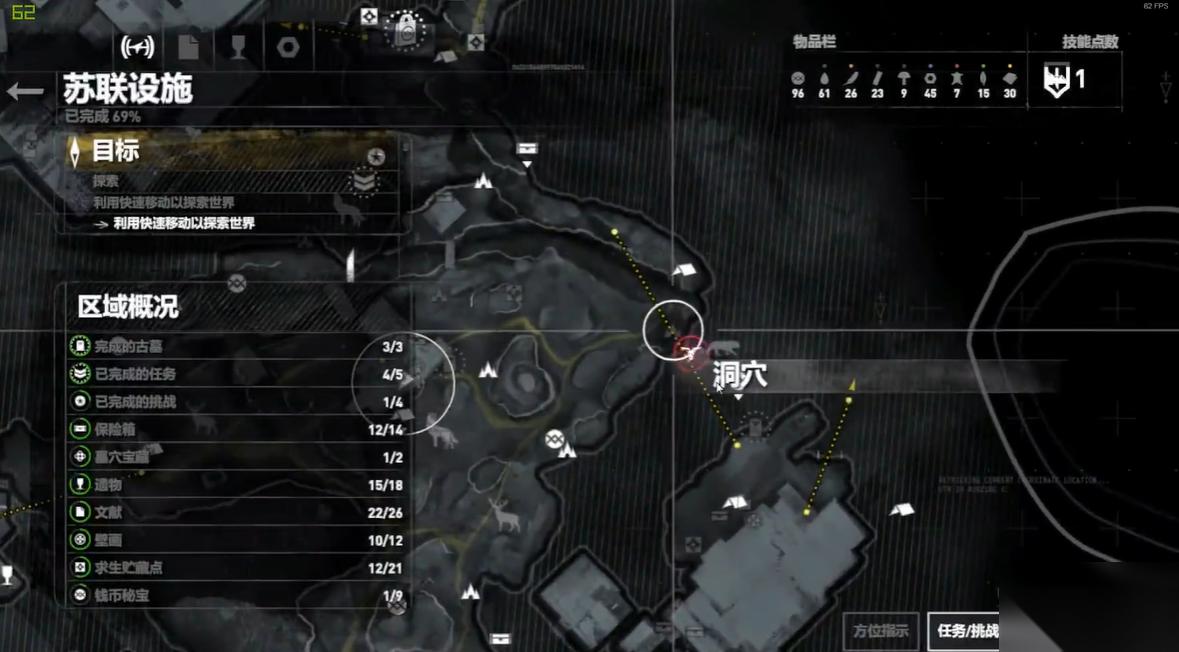
Task: Choose the 利用快速移动以探索世界 objective entry
Action: pyautogui.click(x=184, y=223)
